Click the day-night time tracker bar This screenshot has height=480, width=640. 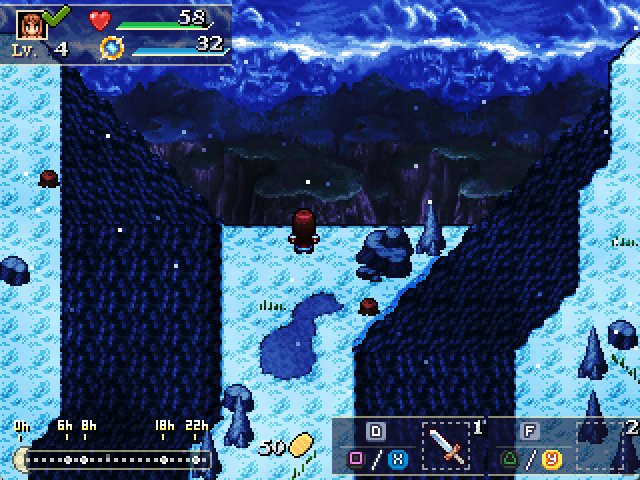tap(114, 459)
